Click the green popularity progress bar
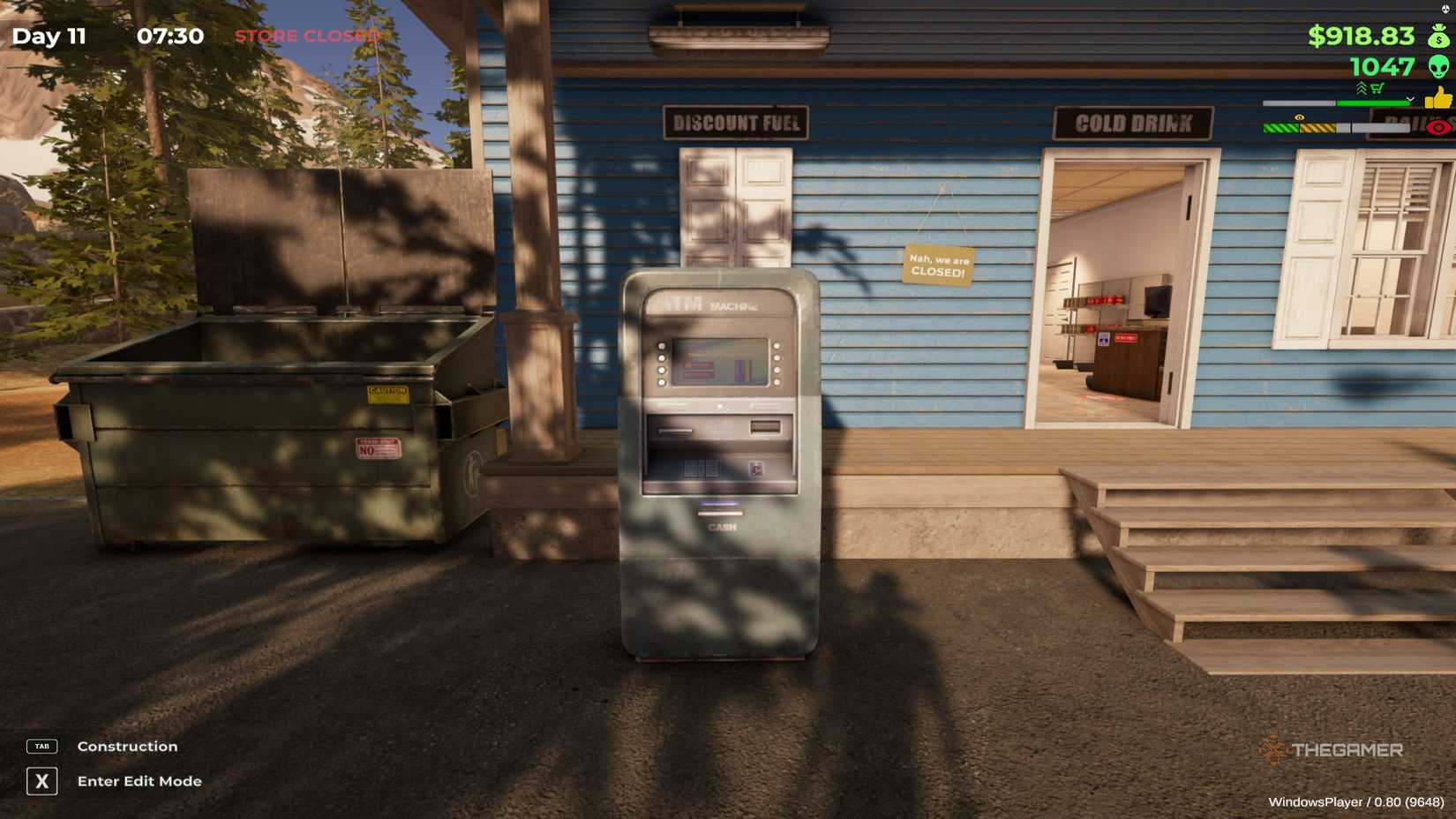 coord(1372,102)
